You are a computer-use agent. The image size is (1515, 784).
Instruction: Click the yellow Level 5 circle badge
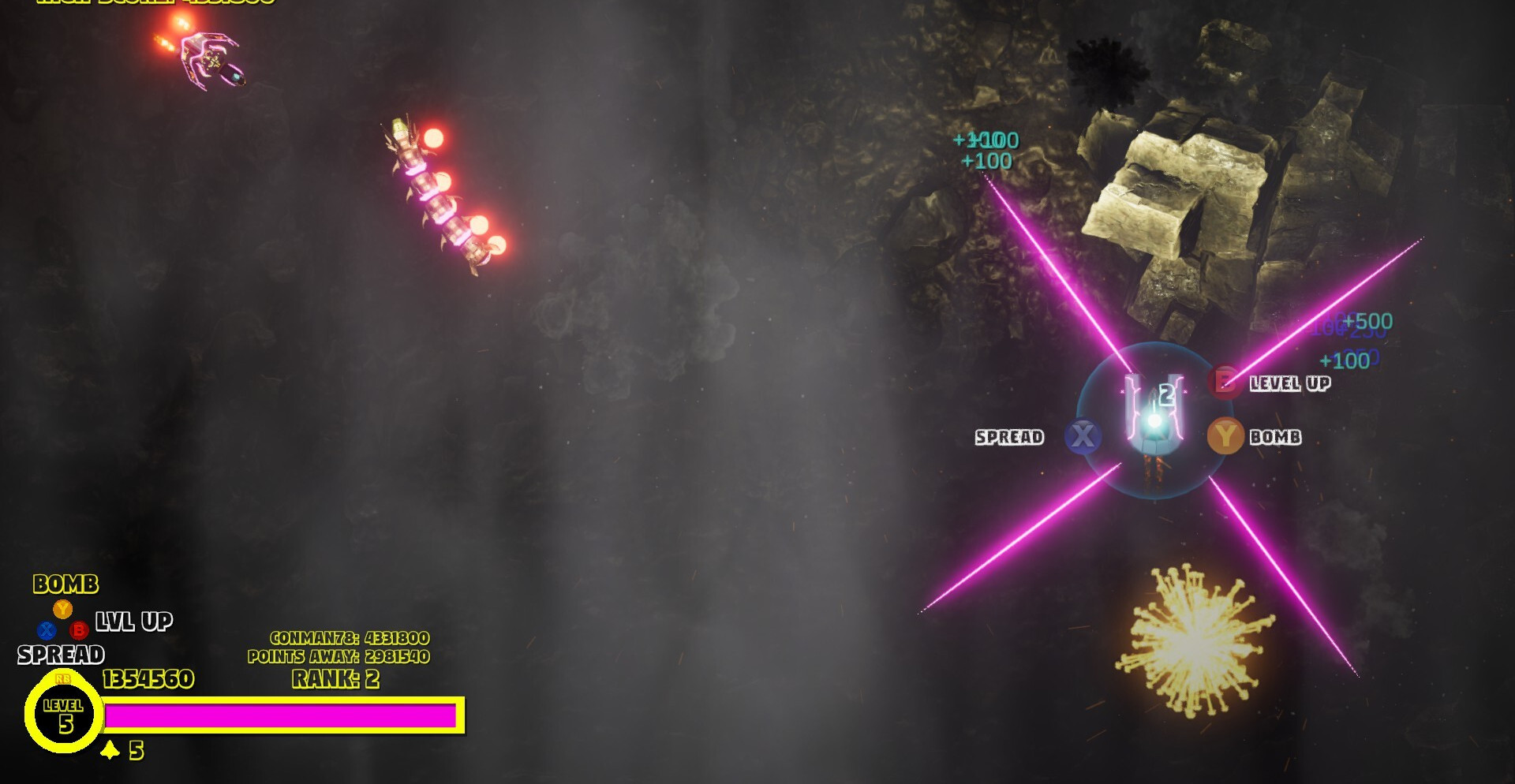pyautogui.click(x=64, y=715)
